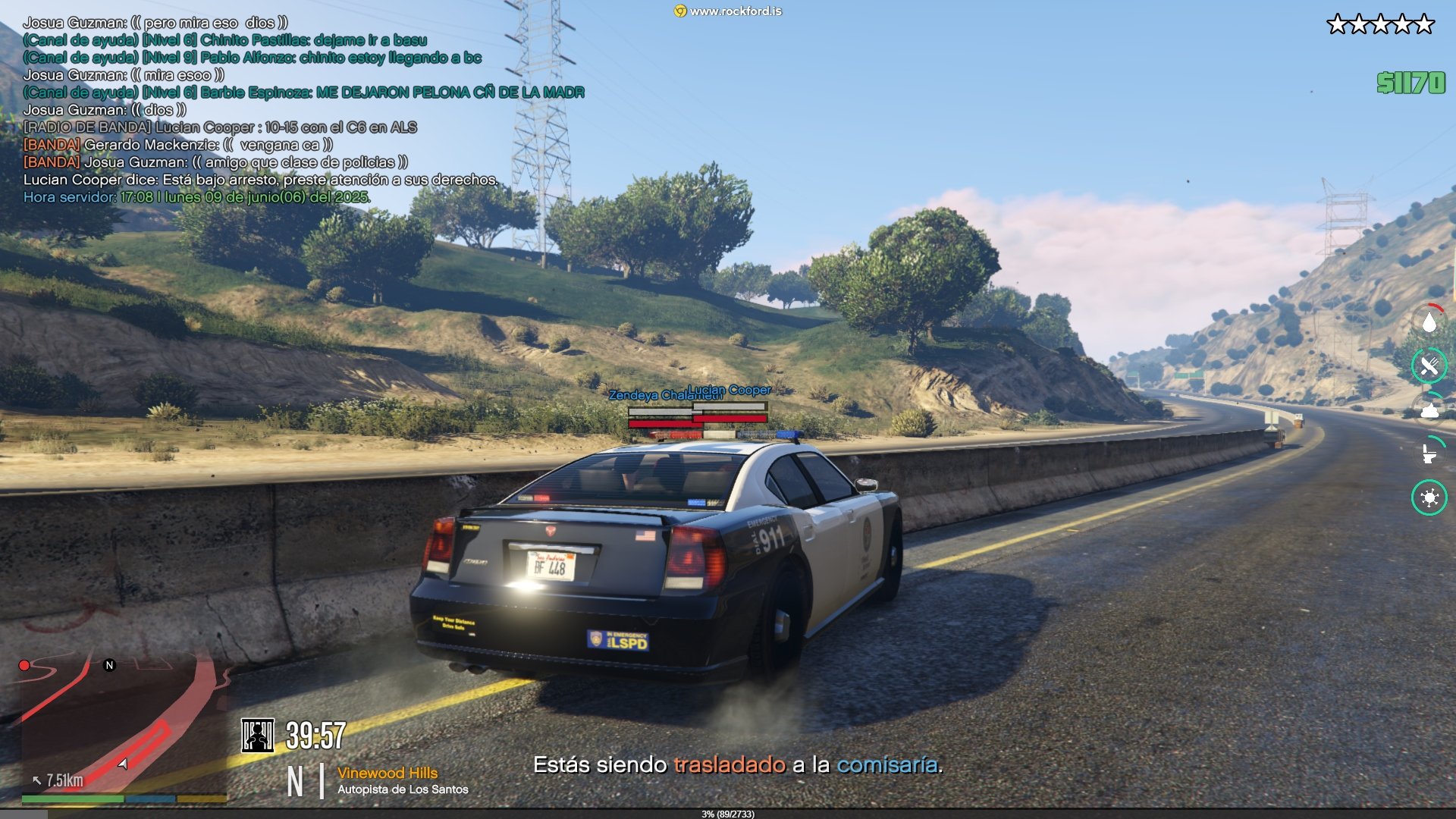The height and width of the screenshot is (819, 1456).
Task: Click Lucian Cooper's arrest message in chat
Action: click(x=260, y=180)
